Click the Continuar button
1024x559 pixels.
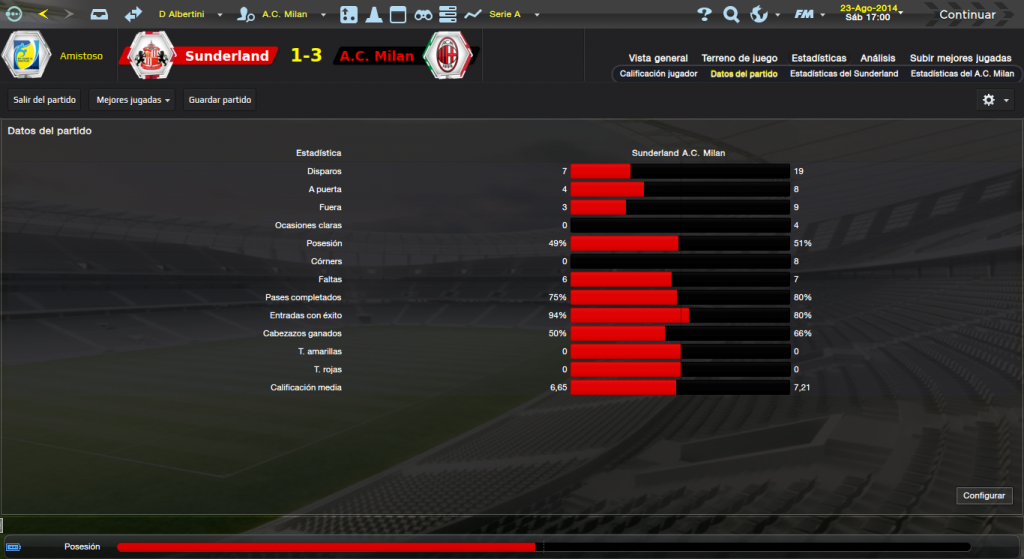[x=966, y=15]
